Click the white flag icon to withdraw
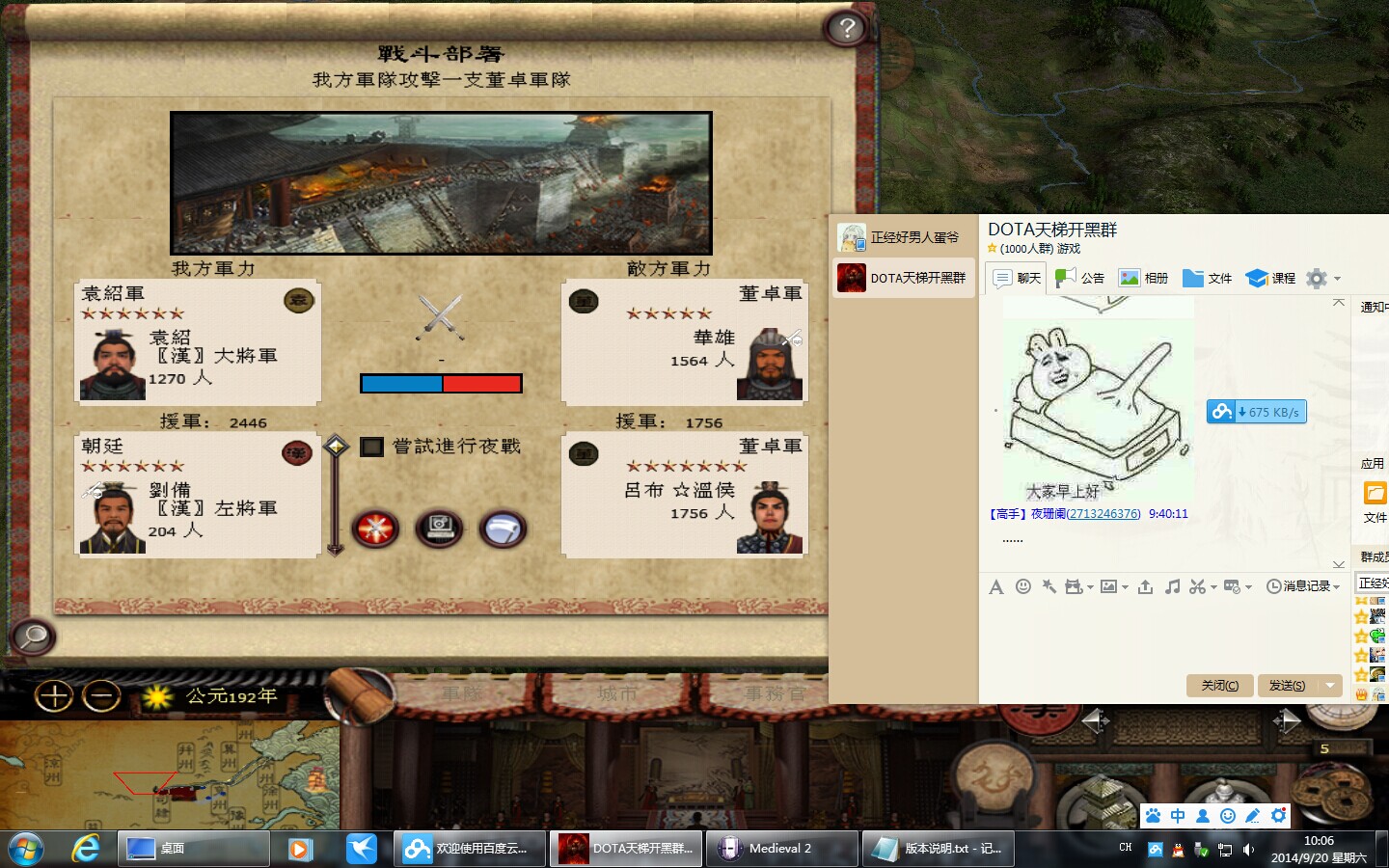The width and height of the screenshot is (1389, 868). [x=504, y=529]
